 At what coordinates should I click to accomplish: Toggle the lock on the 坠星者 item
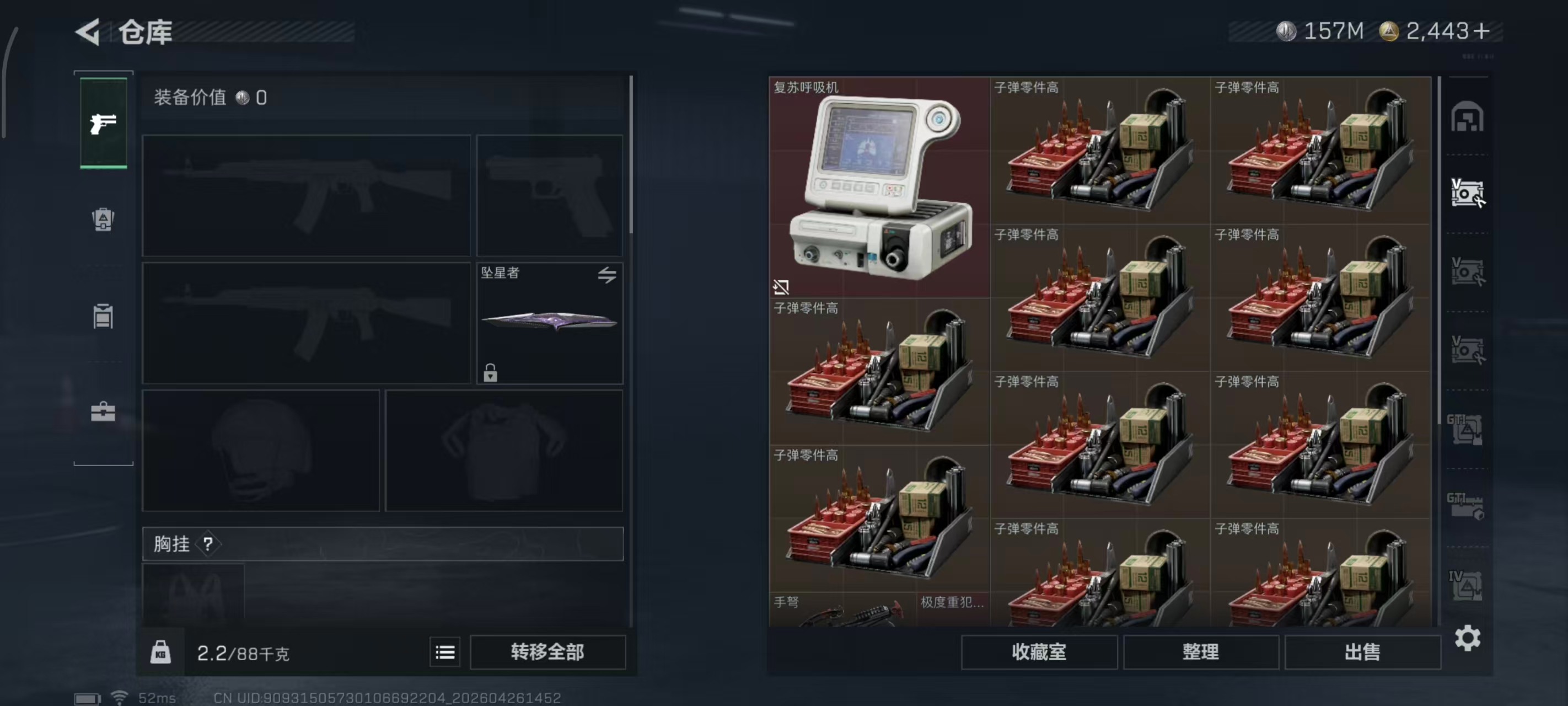pyautogui.click(x=491, y=373)
